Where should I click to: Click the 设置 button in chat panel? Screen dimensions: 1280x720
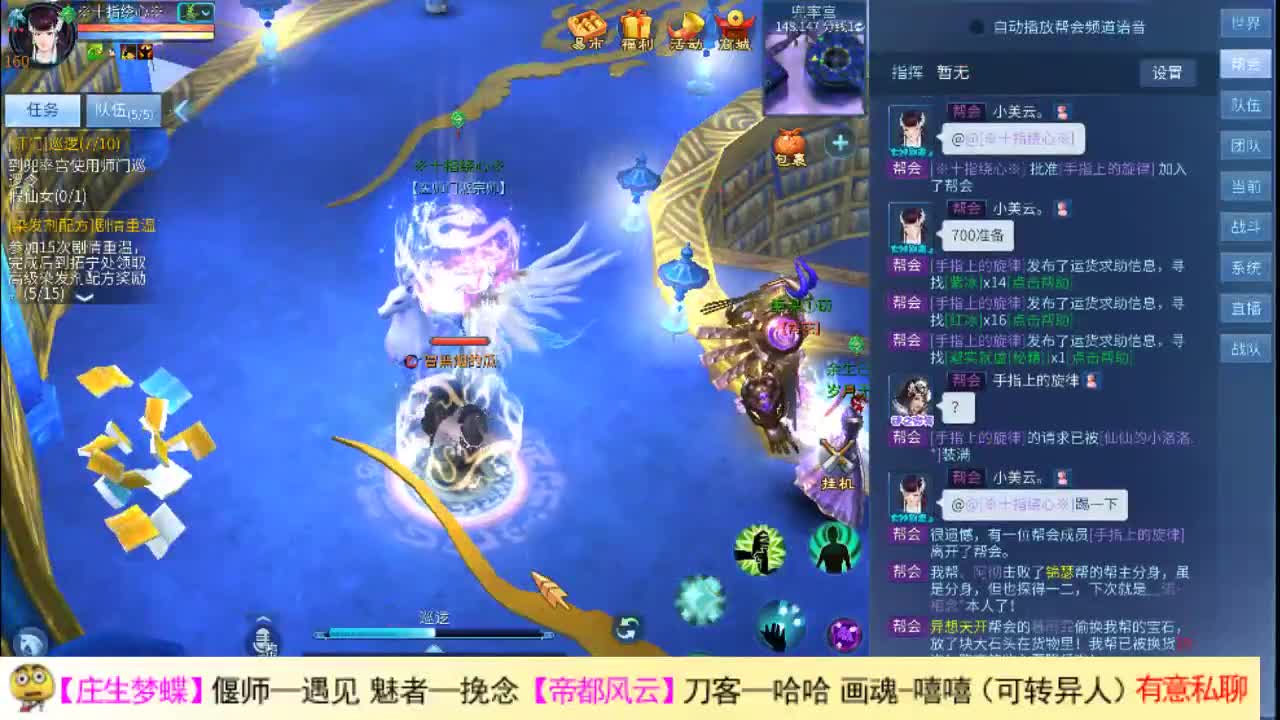pyautogui.click(x=1167, y=72)
